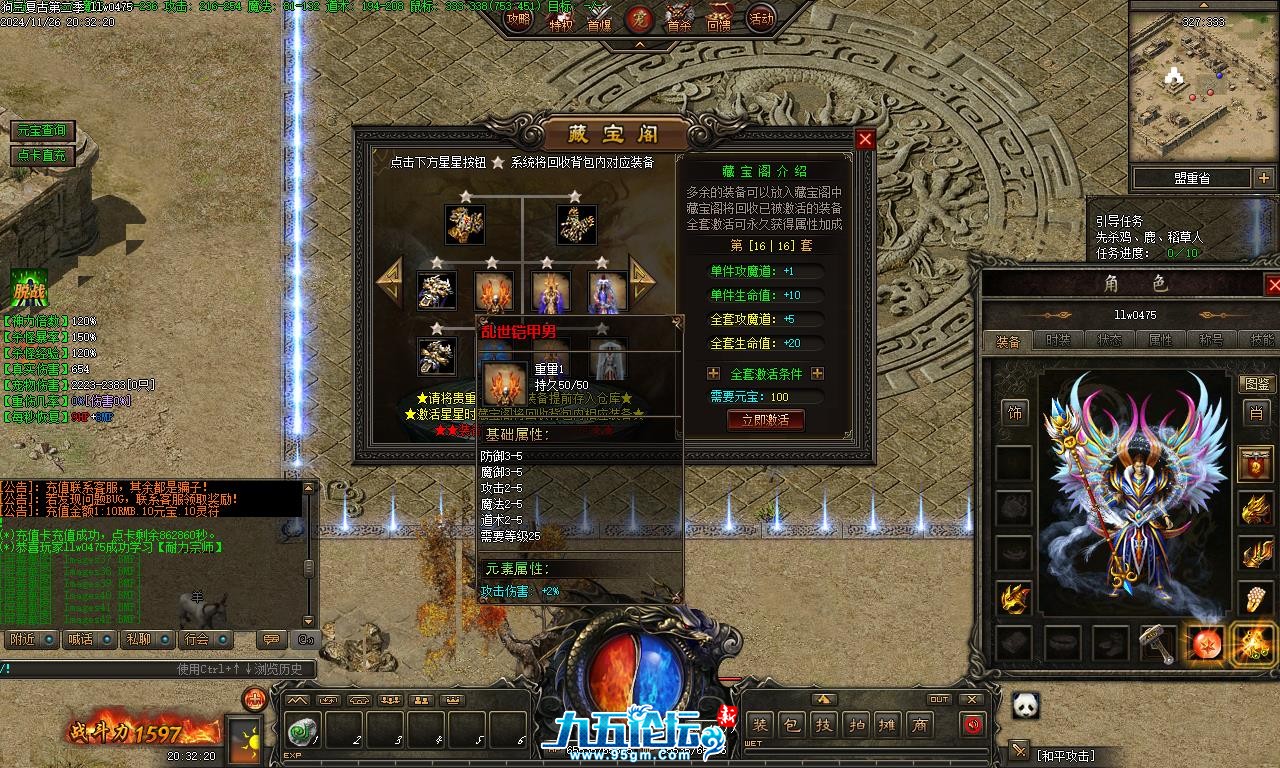Screen dimensions: 1280x768
Task: Select the hammer equipment slot
Action: coord(1158,643)
